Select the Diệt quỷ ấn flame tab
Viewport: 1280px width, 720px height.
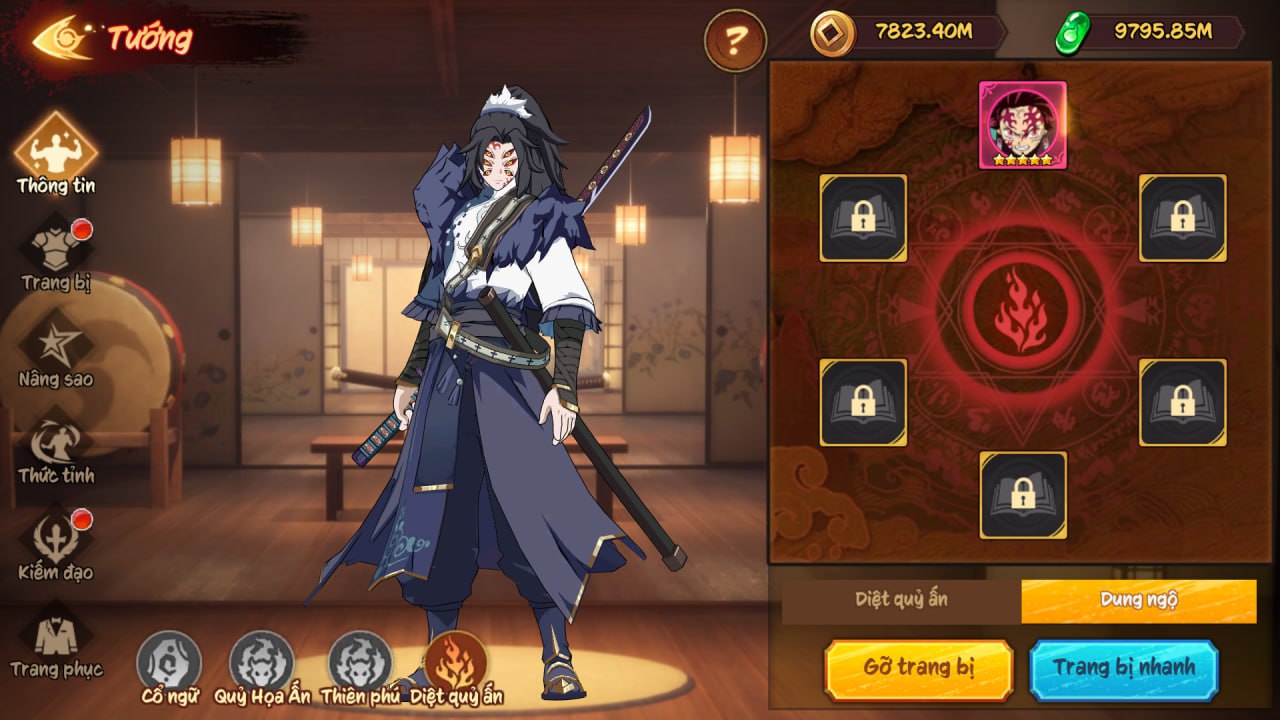click(456, 664)
